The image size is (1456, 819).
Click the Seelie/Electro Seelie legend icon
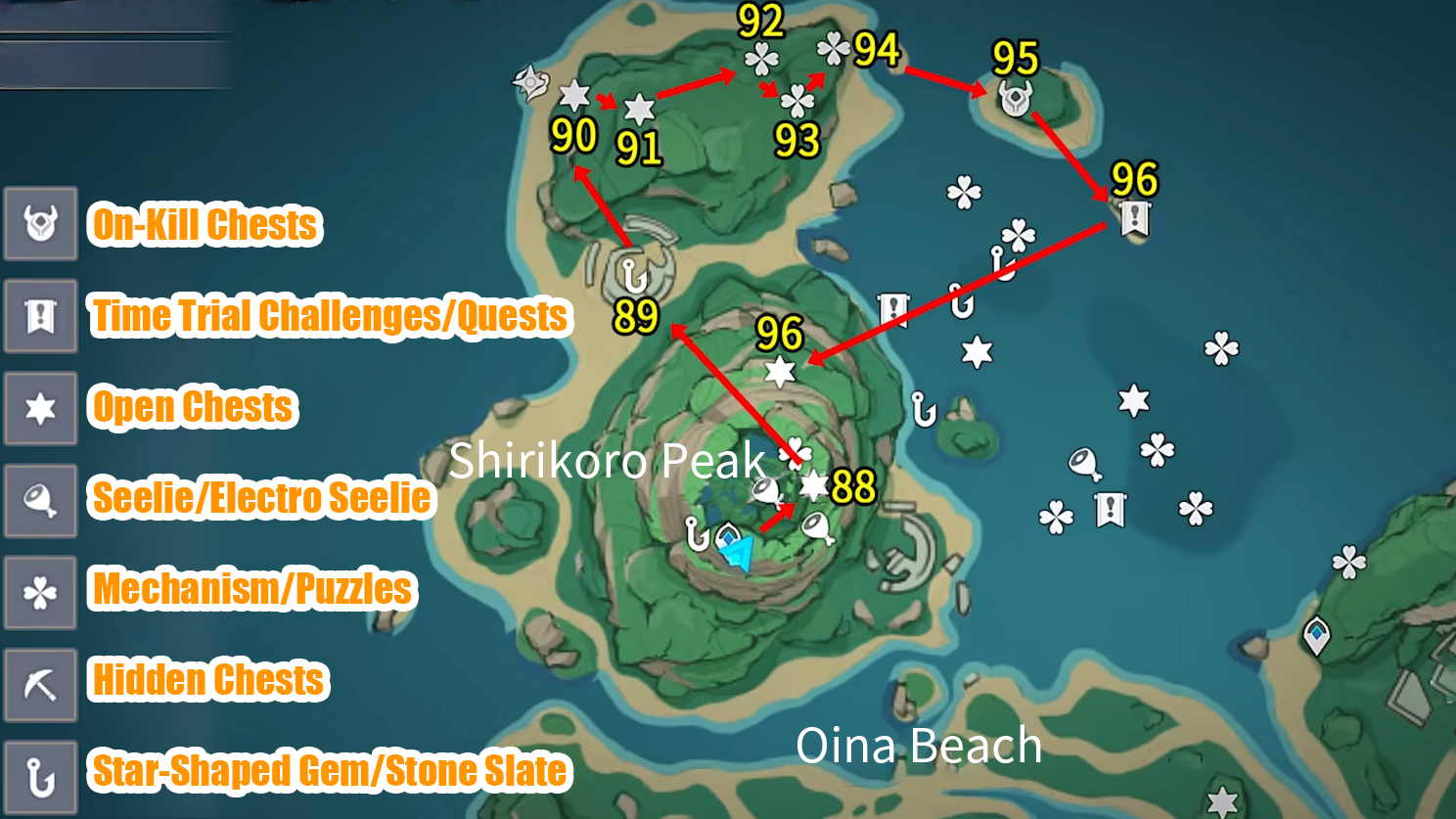(40, 500)
